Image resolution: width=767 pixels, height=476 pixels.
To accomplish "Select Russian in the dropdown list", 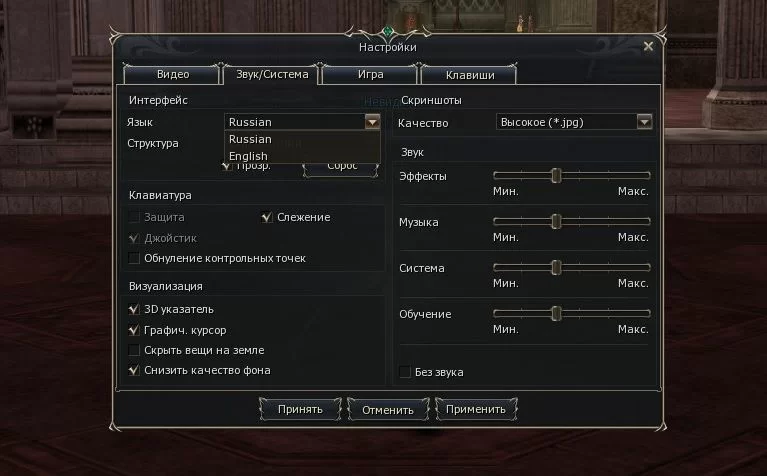I will point(250,139).
